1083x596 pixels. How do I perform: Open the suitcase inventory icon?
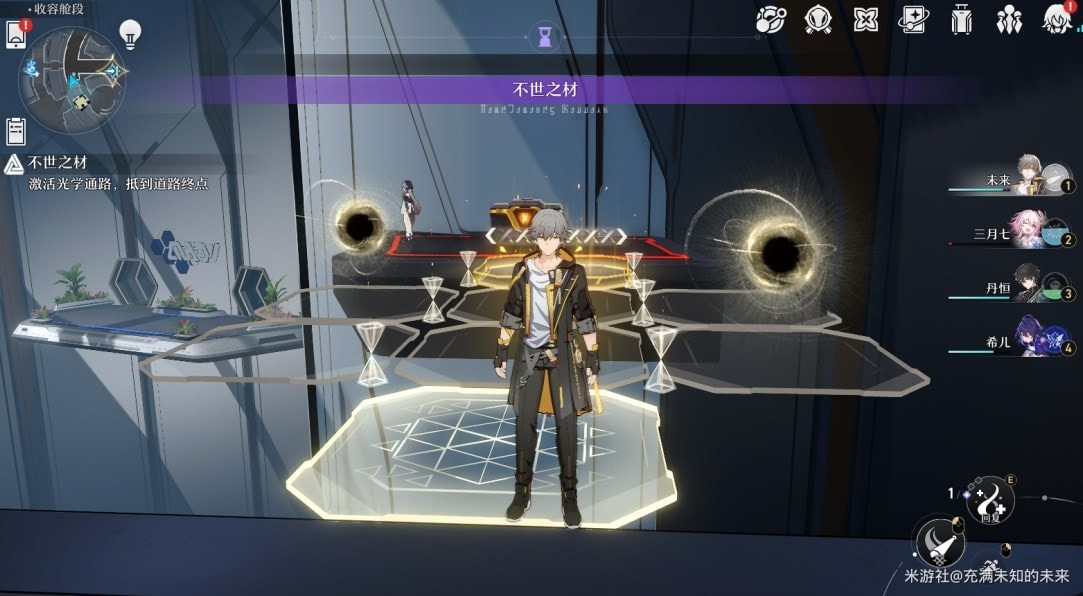tap(962, 20)
